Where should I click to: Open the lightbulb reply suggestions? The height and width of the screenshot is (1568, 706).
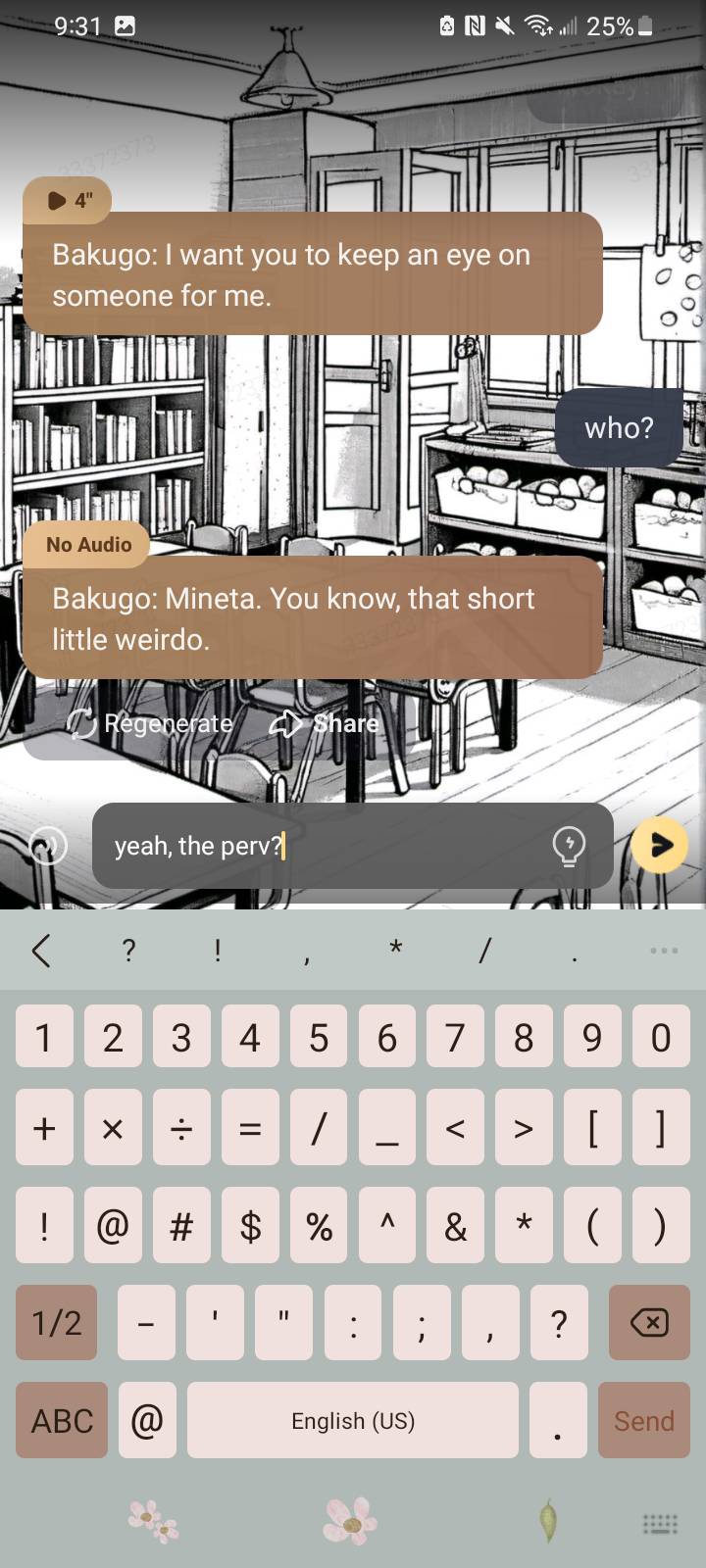(569, 846)
